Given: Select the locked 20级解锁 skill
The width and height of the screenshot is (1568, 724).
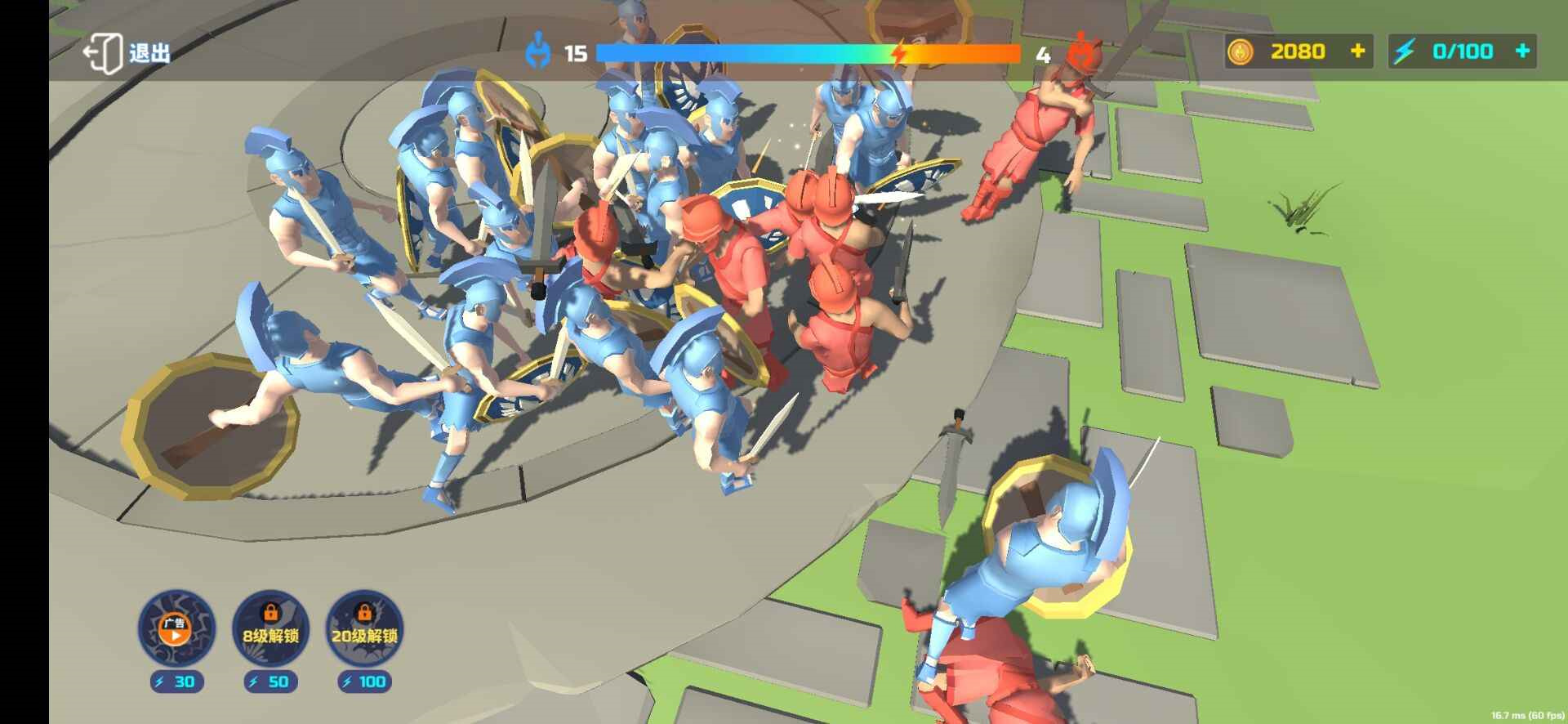Looking at the screenshot, I should point(364,628).
